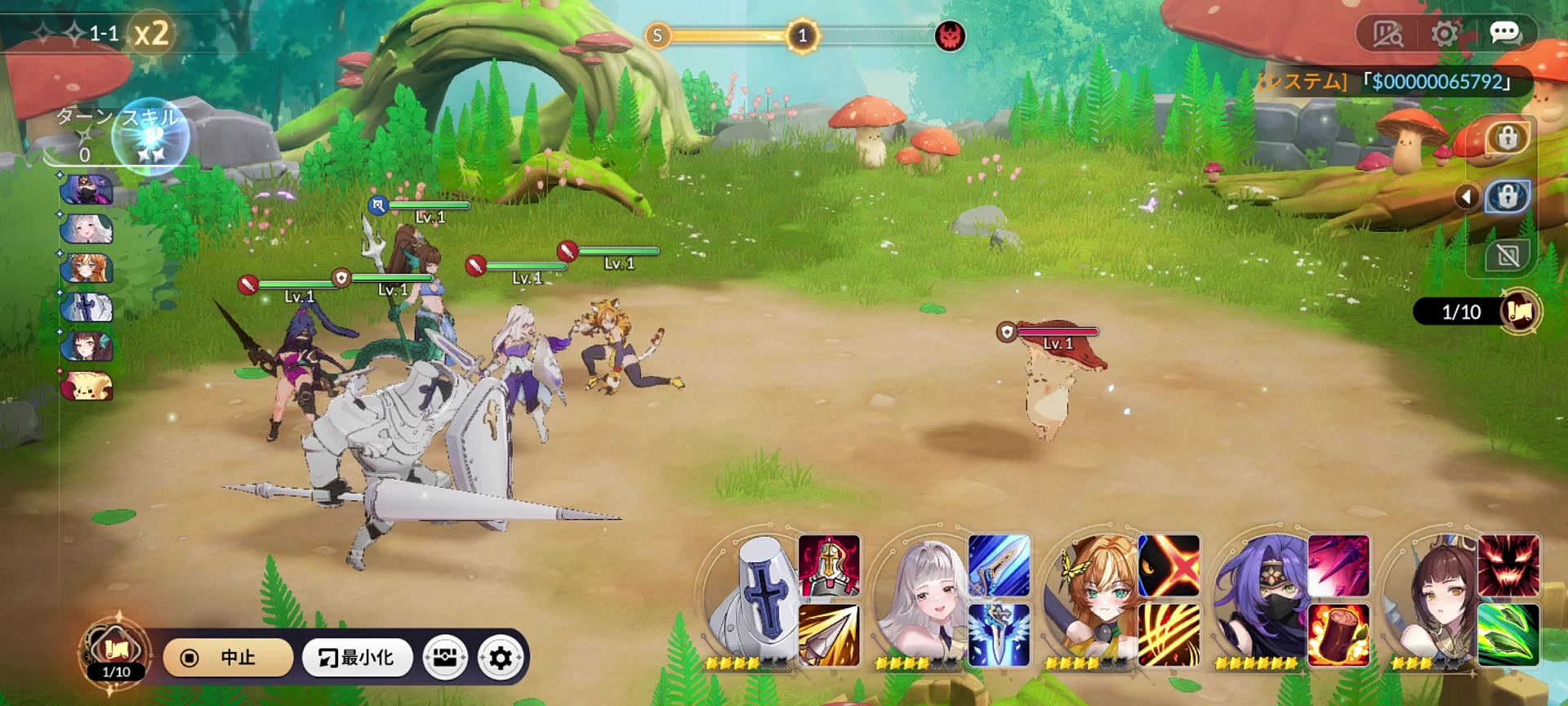
Task: Open the treasure chest rewards icon
Action: click(x=445, y=658)
